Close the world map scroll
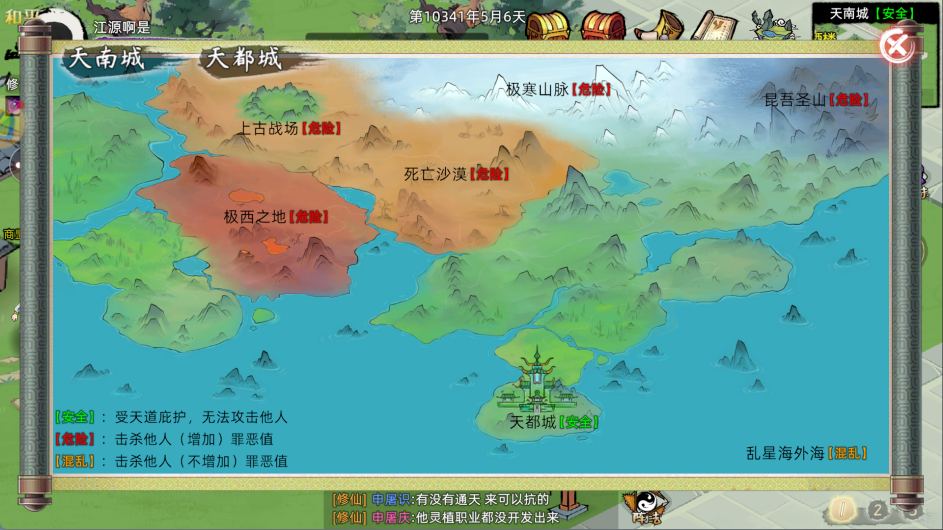Image resolution: width=943 pixels, height=530 pixels. pyautogui.click(x=897, y=45)
